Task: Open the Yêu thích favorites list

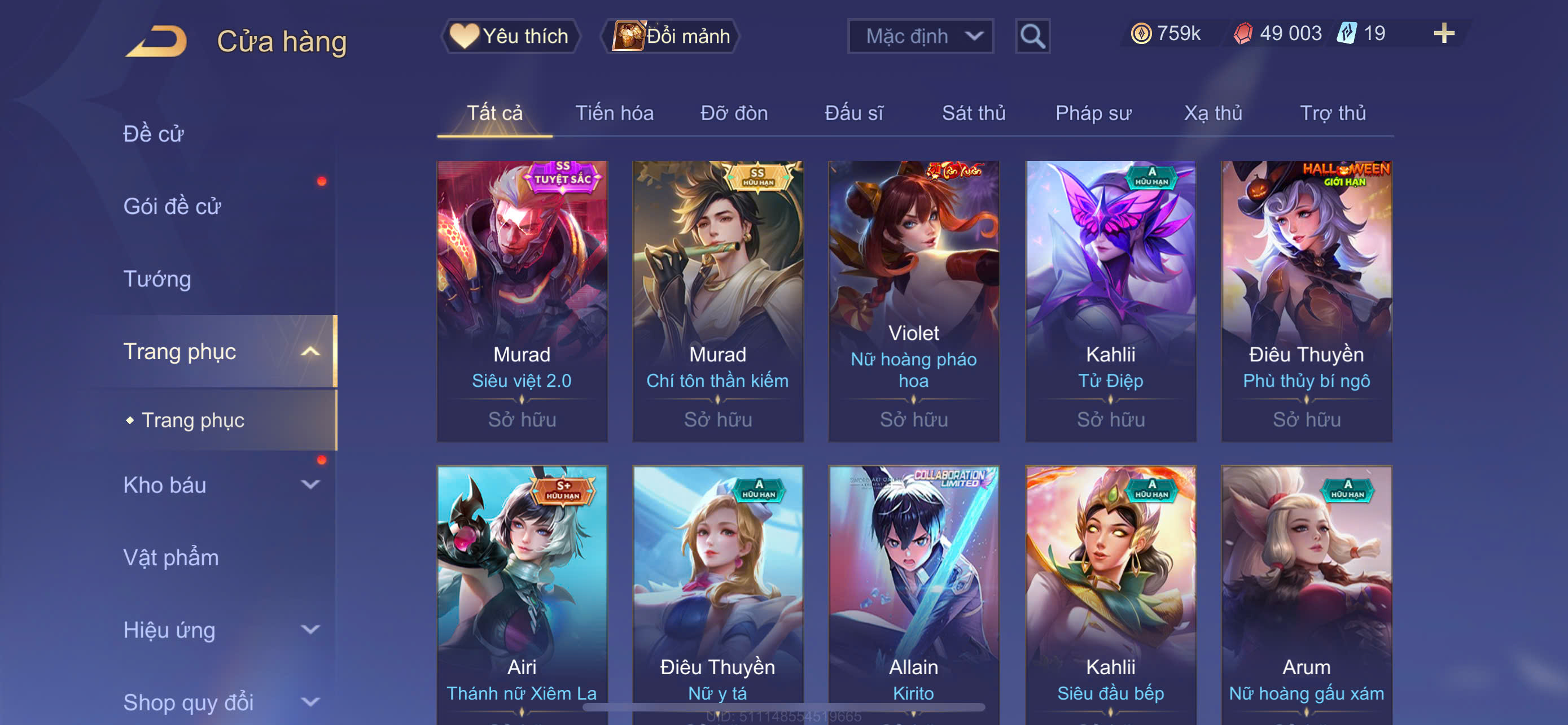Action: (x=510, y=36)
